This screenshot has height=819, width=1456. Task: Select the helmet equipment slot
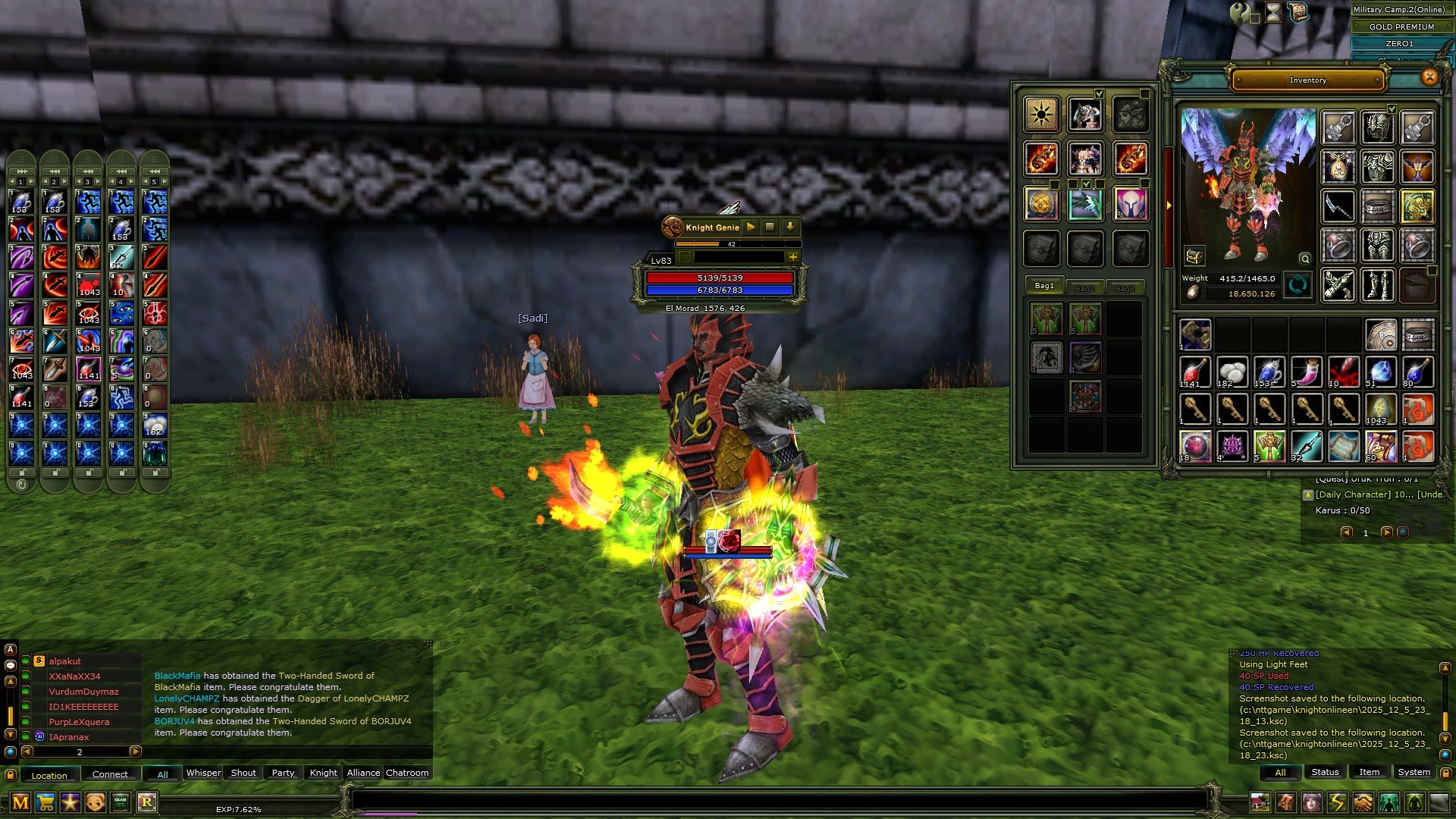pyautogui.click(x=1377, y=127)
